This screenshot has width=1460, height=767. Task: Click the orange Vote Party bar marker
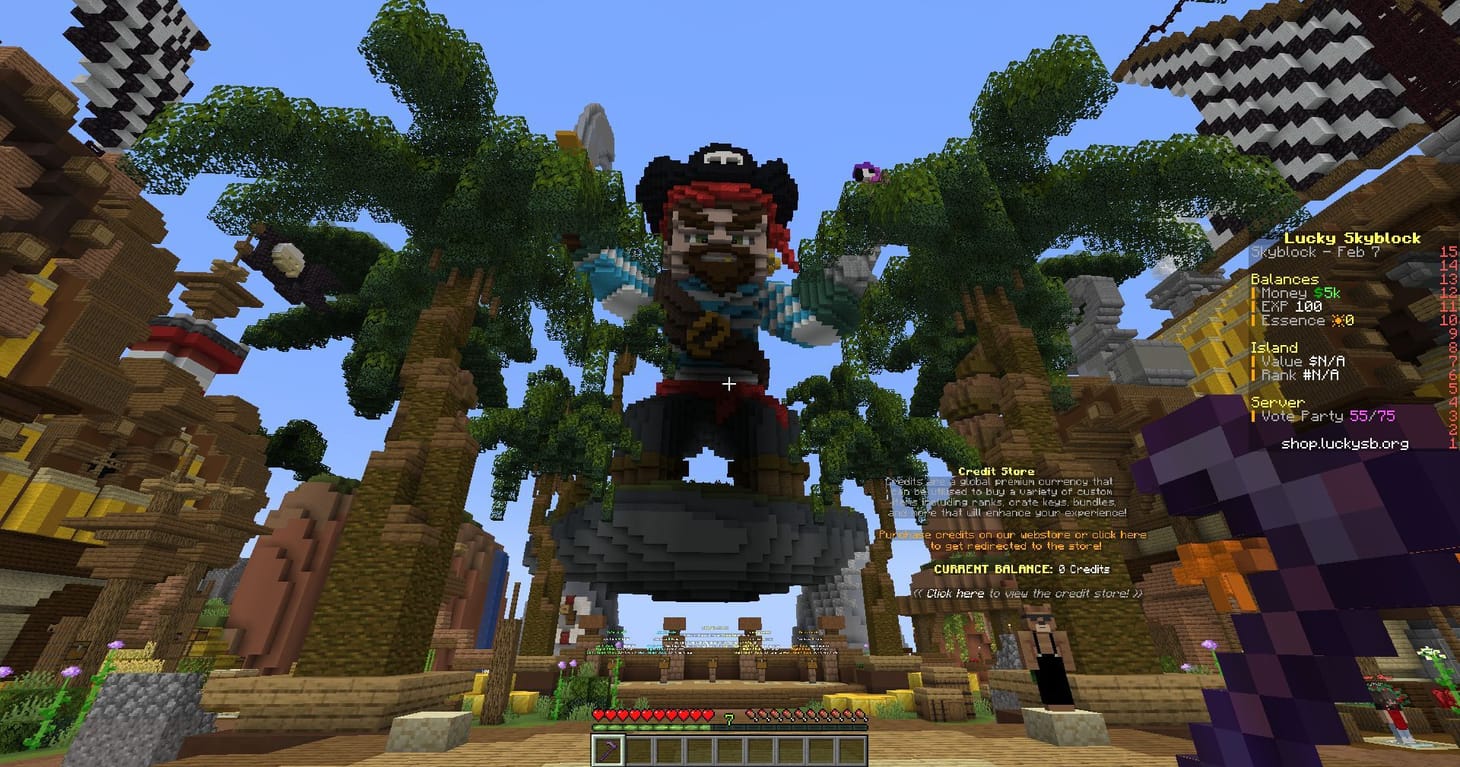point(1255,416)
